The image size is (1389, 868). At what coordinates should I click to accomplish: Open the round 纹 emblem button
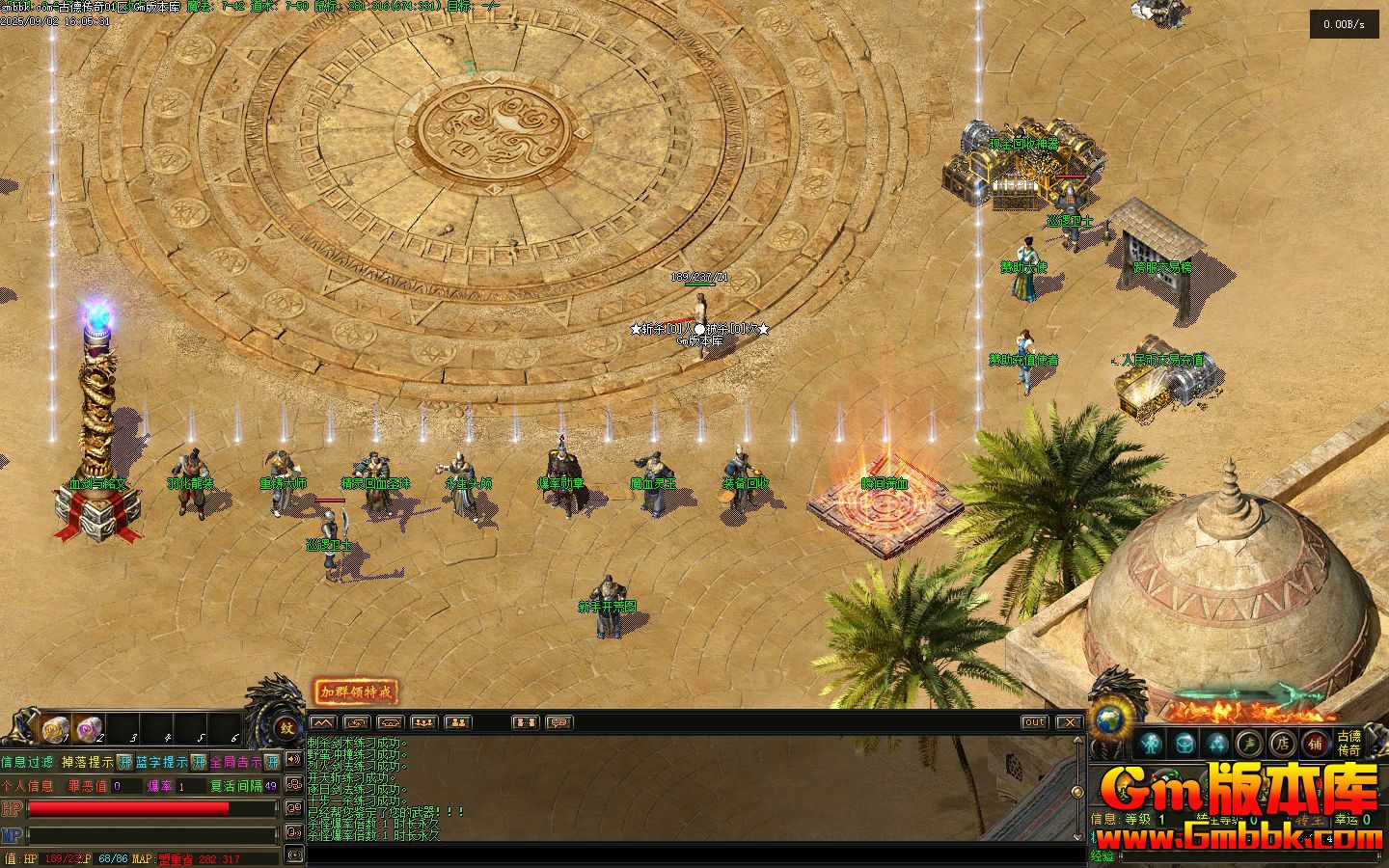286,729
